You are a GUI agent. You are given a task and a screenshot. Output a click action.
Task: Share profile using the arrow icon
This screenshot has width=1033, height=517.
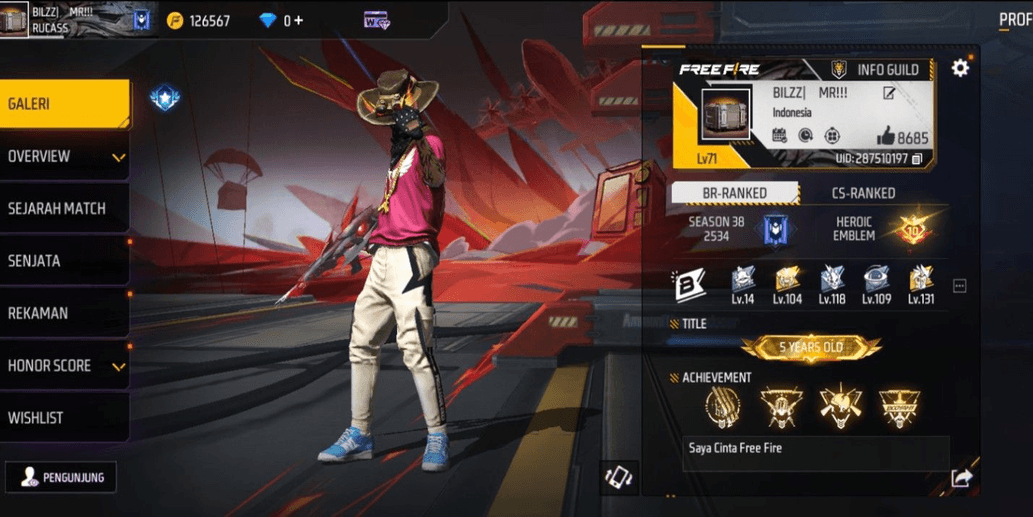[x=961, y=478]
